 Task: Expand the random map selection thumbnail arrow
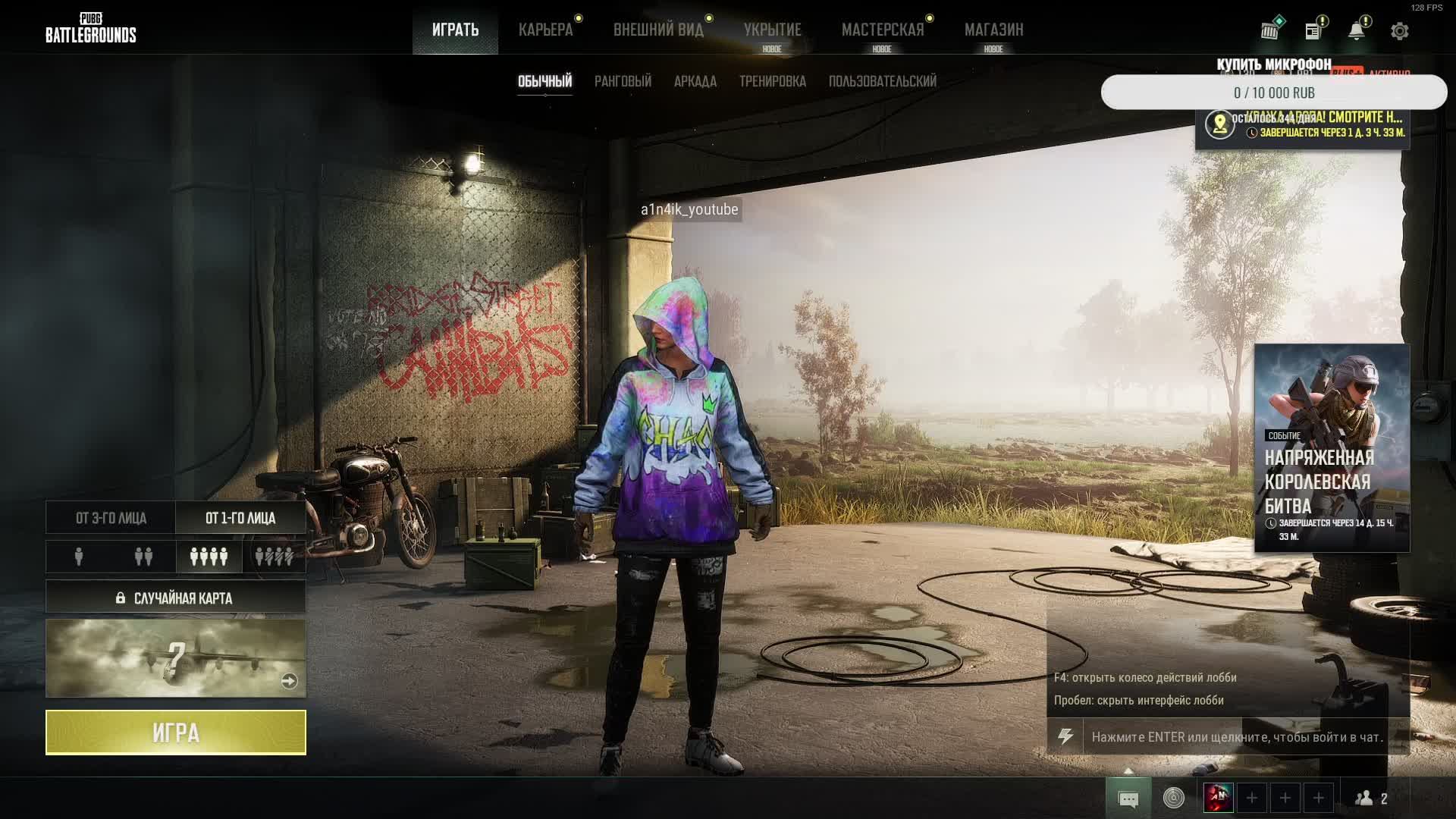[x=289, y=681]
